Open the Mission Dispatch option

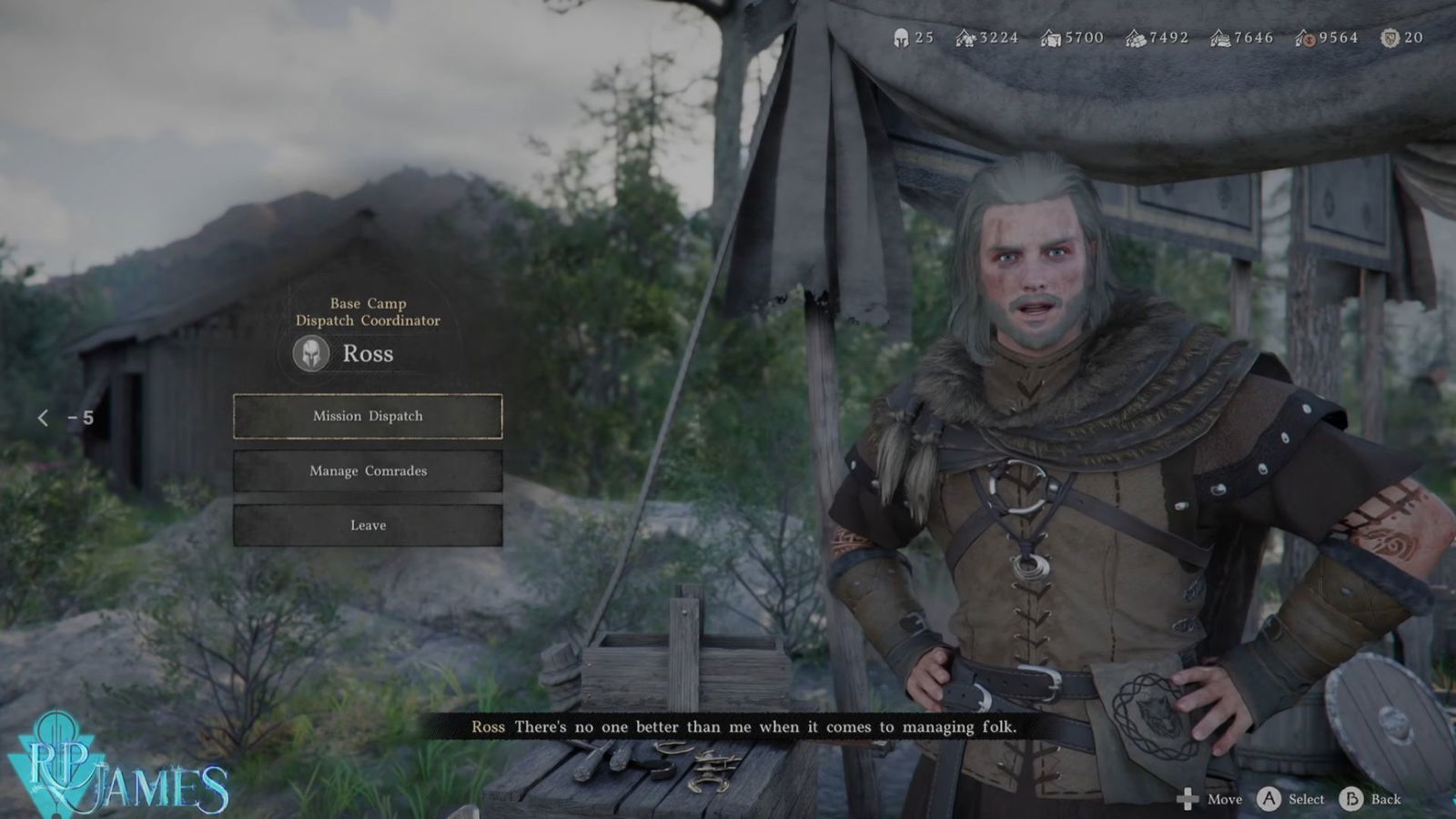click(368, 416)
